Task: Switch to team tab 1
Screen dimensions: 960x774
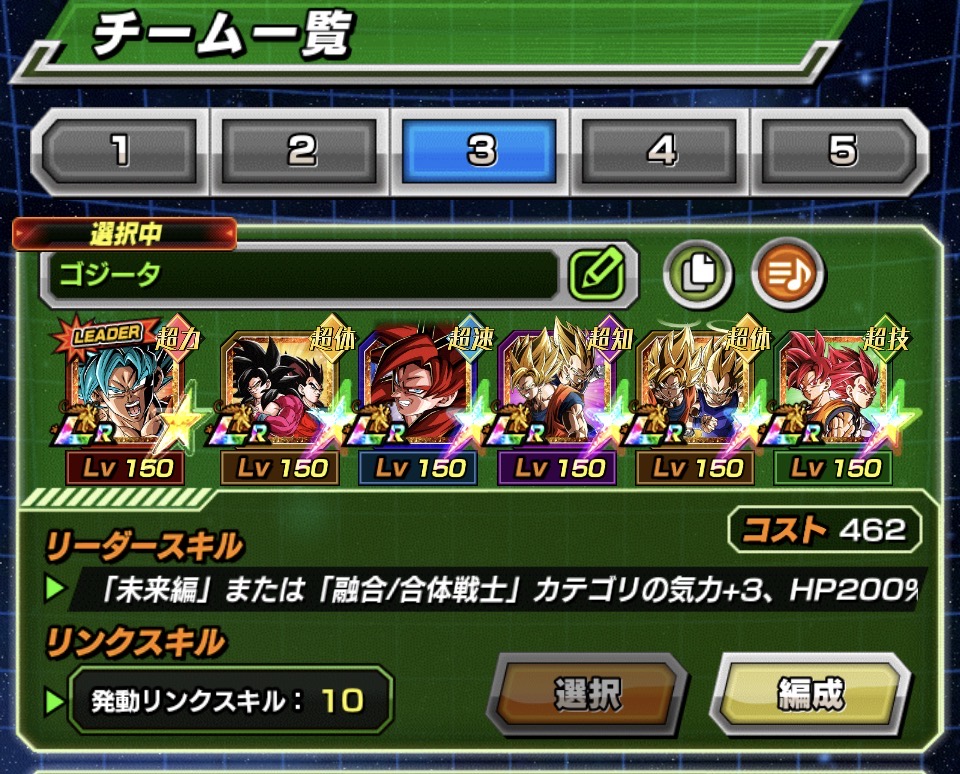Action: tap(121, 151)
